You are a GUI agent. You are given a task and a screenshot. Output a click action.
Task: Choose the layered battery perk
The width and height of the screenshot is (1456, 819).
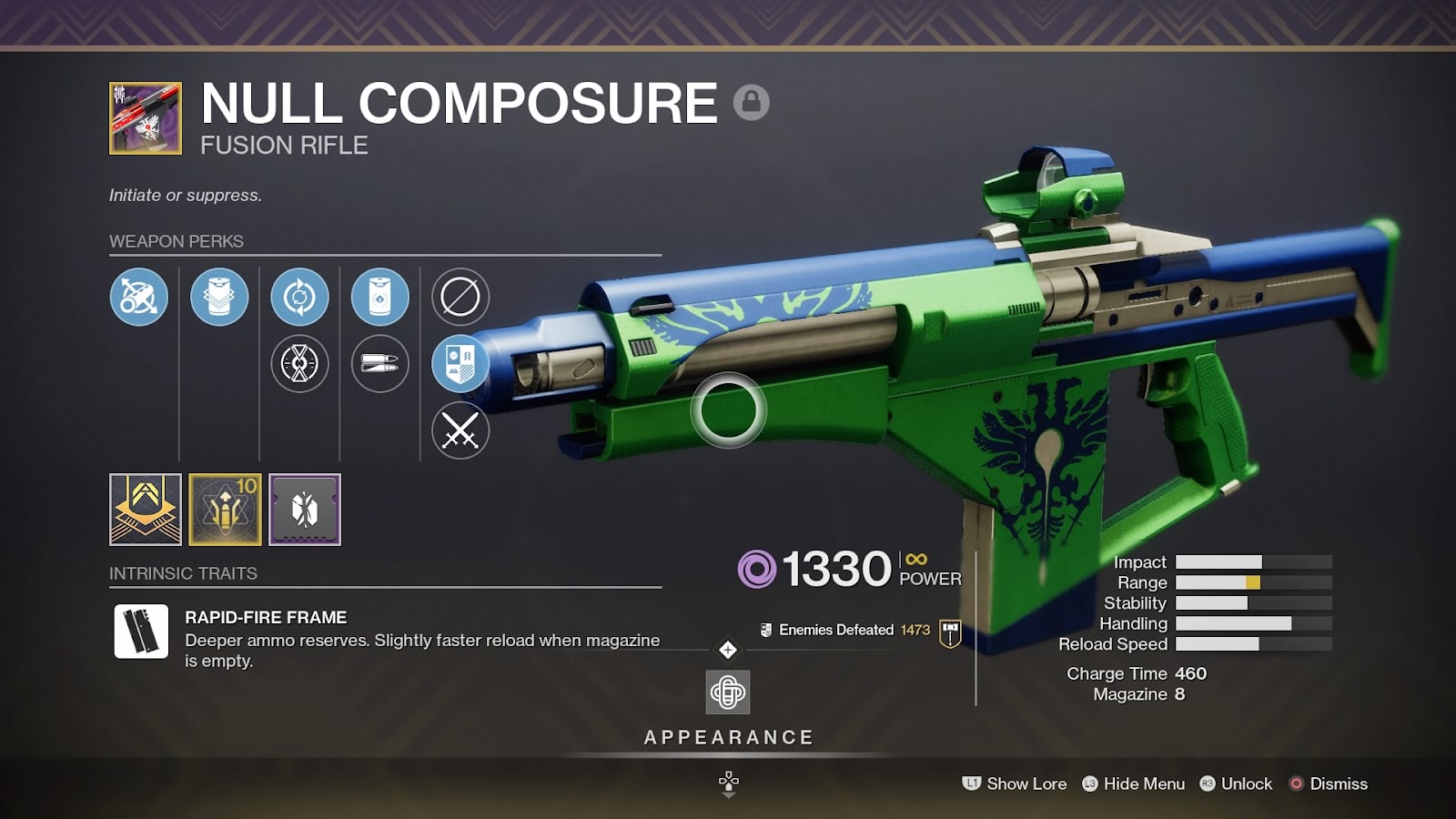(219, 297)
